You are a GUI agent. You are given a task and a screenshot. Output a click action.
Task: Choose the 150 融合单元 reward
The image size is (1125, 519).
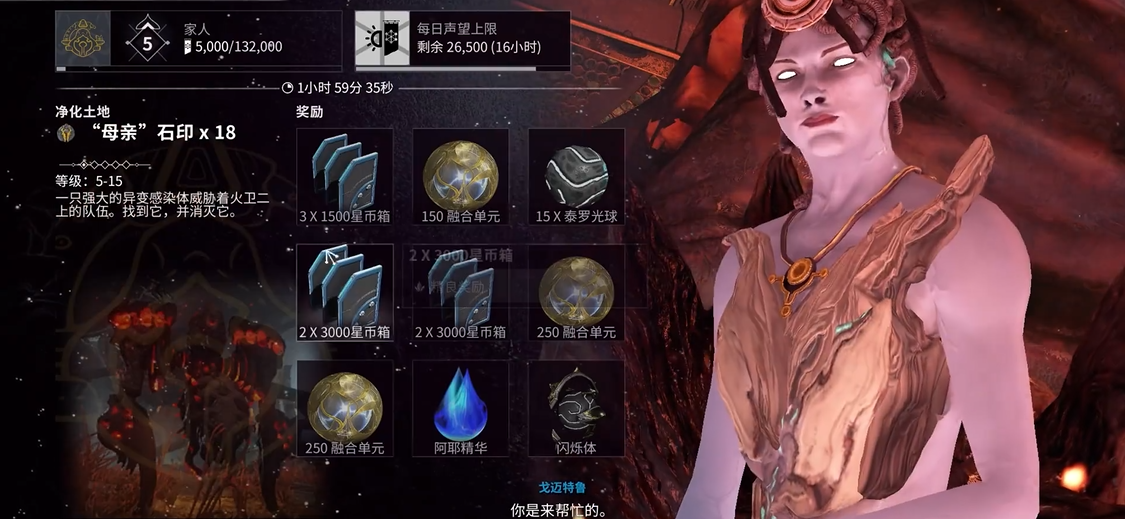461,175
